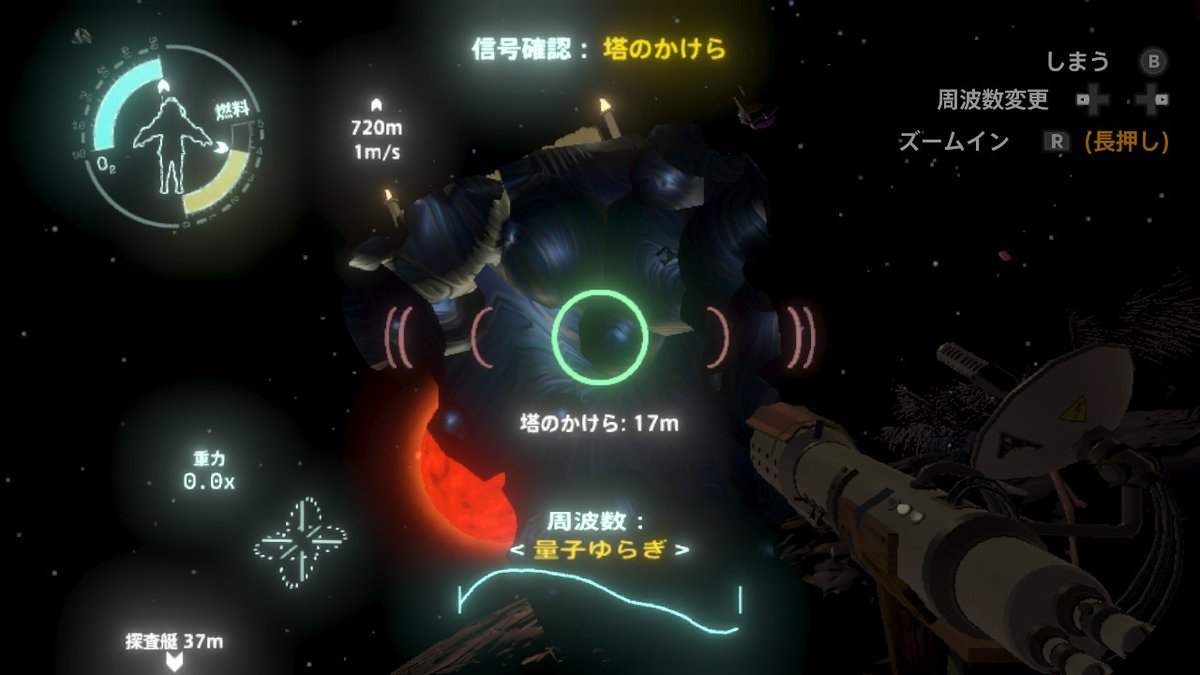
Task: Select the next frequency right arrow
Action: 683,551
